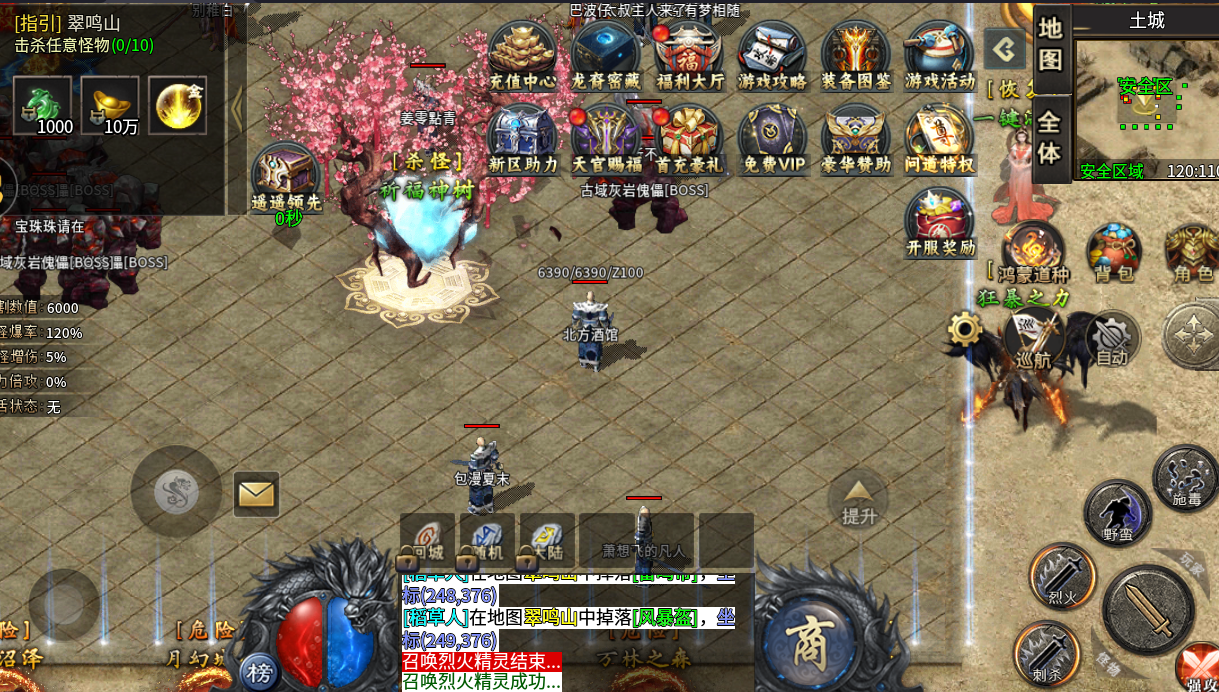This screenshot has width=1219, height=692.
Task: Open the 免费VIP icon
Action: coord(772,139)
